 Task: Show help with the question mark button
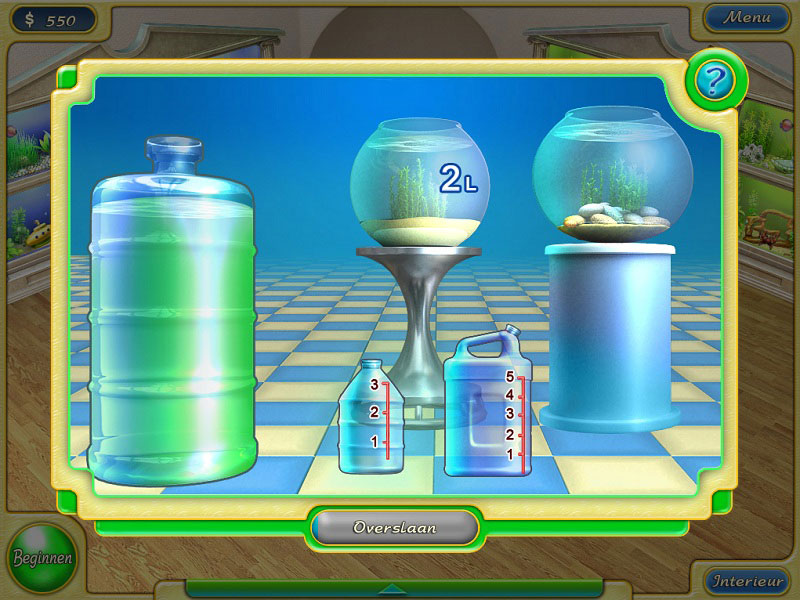(711, 81)
